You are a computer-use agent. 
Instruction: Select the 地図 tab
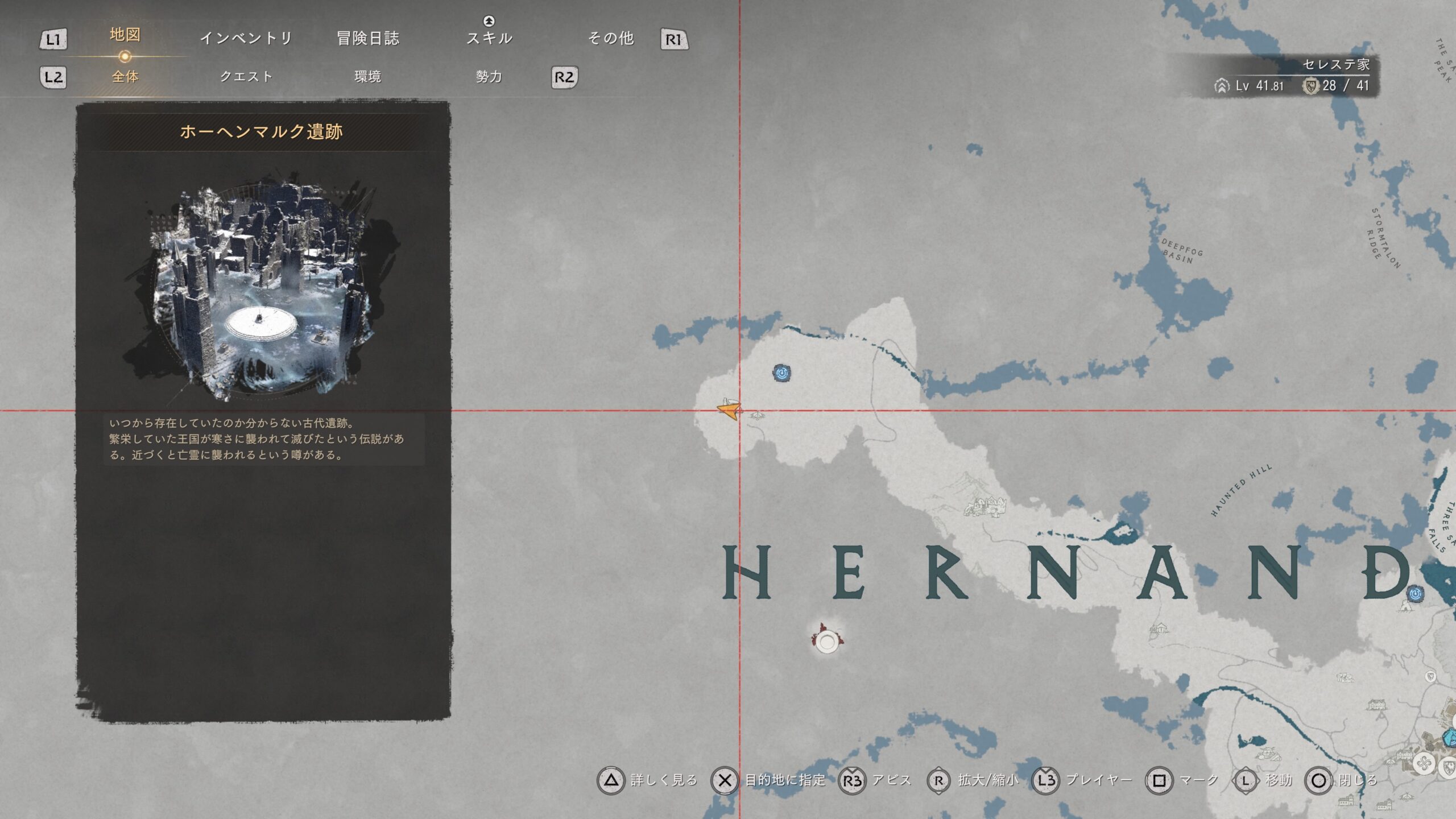125,35
